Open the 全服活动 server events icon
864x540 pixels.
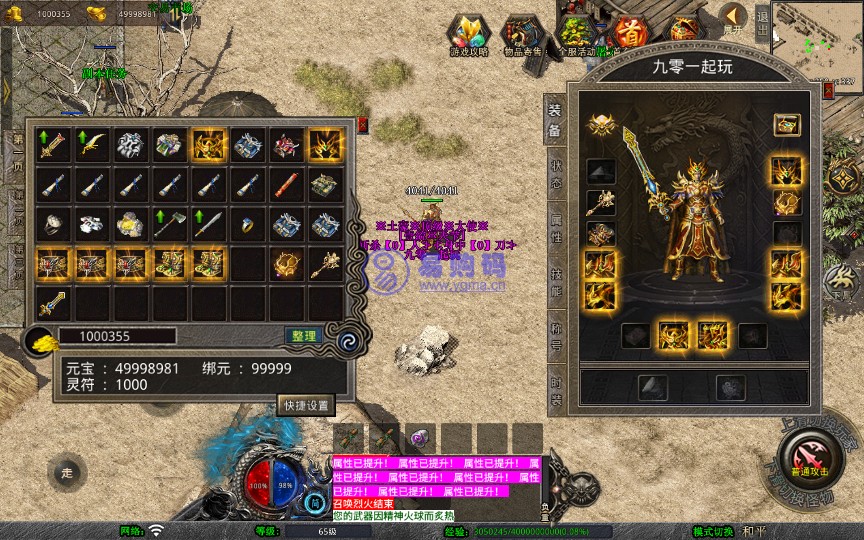click(577, 35)
